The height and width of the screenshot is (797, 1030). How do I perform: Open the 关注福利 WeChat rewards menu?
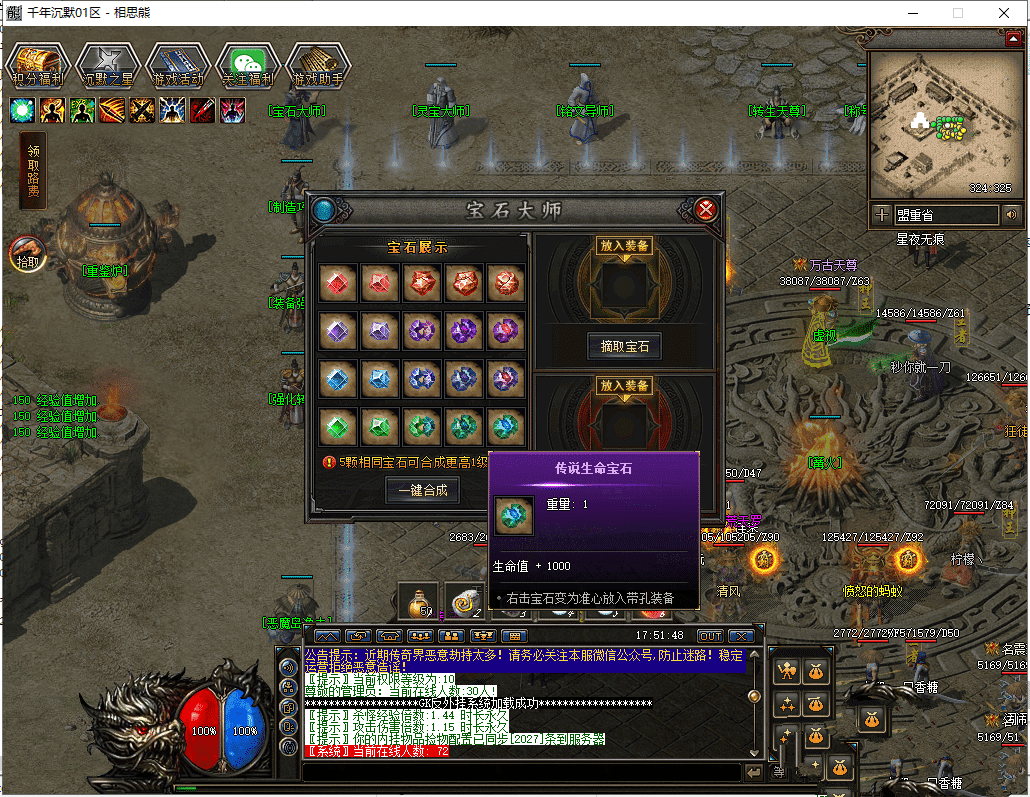pyautogui.click(x=248, y=66)
